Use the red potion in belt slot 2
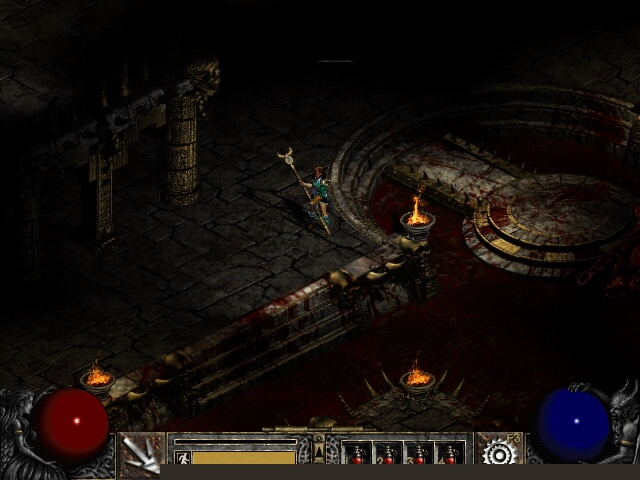The width and height of the screenshot is (640, 480). 388,455
